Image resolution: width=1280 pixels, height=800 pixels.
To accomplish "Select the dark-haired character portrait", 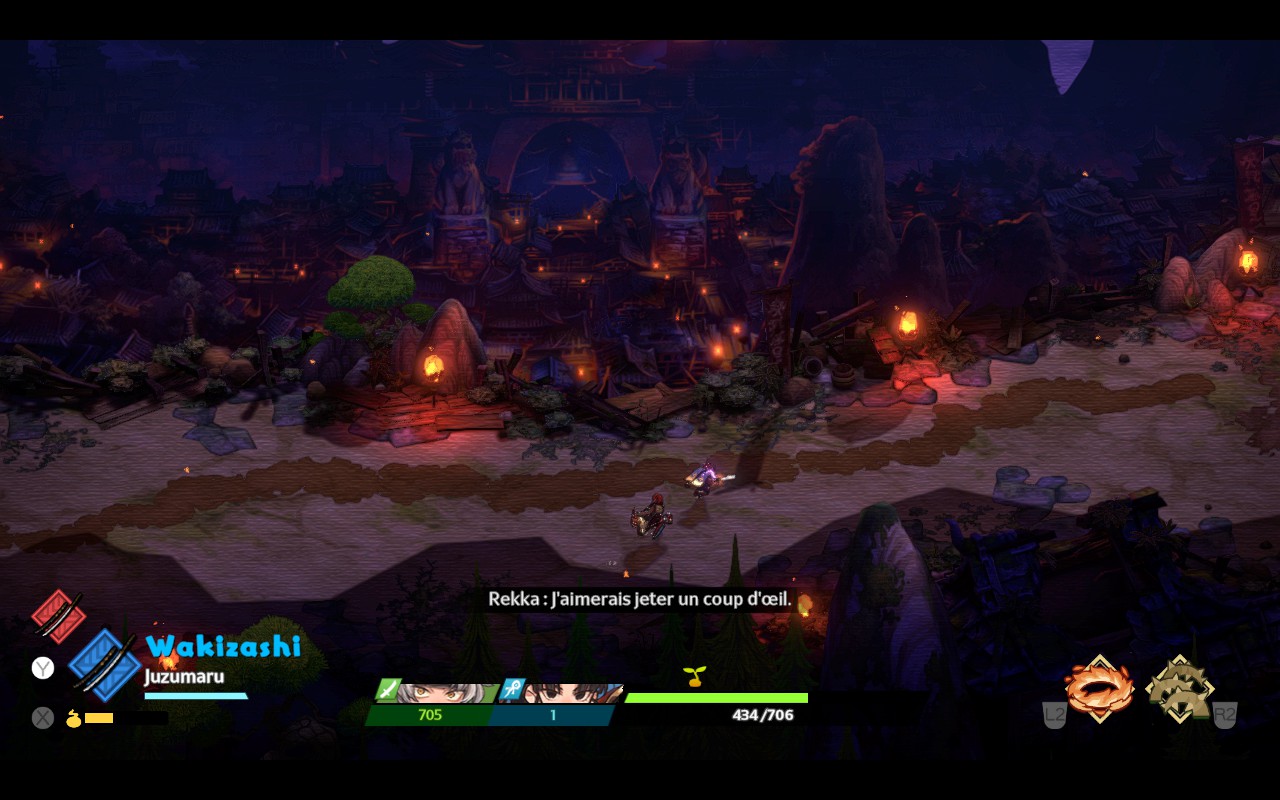I will coord(568,693).
